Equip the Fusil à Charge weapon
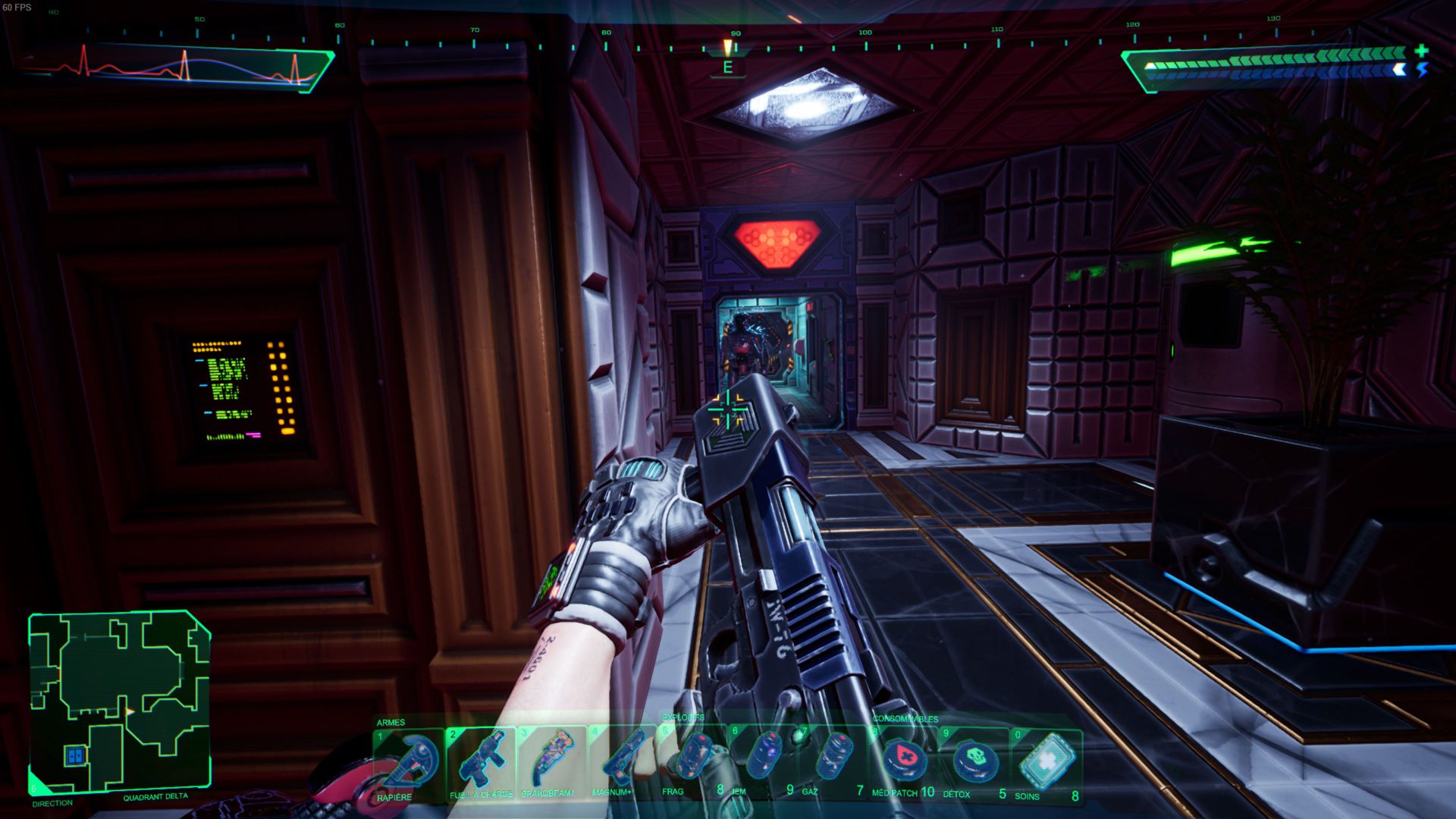1456x819 pixels. click(481, 763)
